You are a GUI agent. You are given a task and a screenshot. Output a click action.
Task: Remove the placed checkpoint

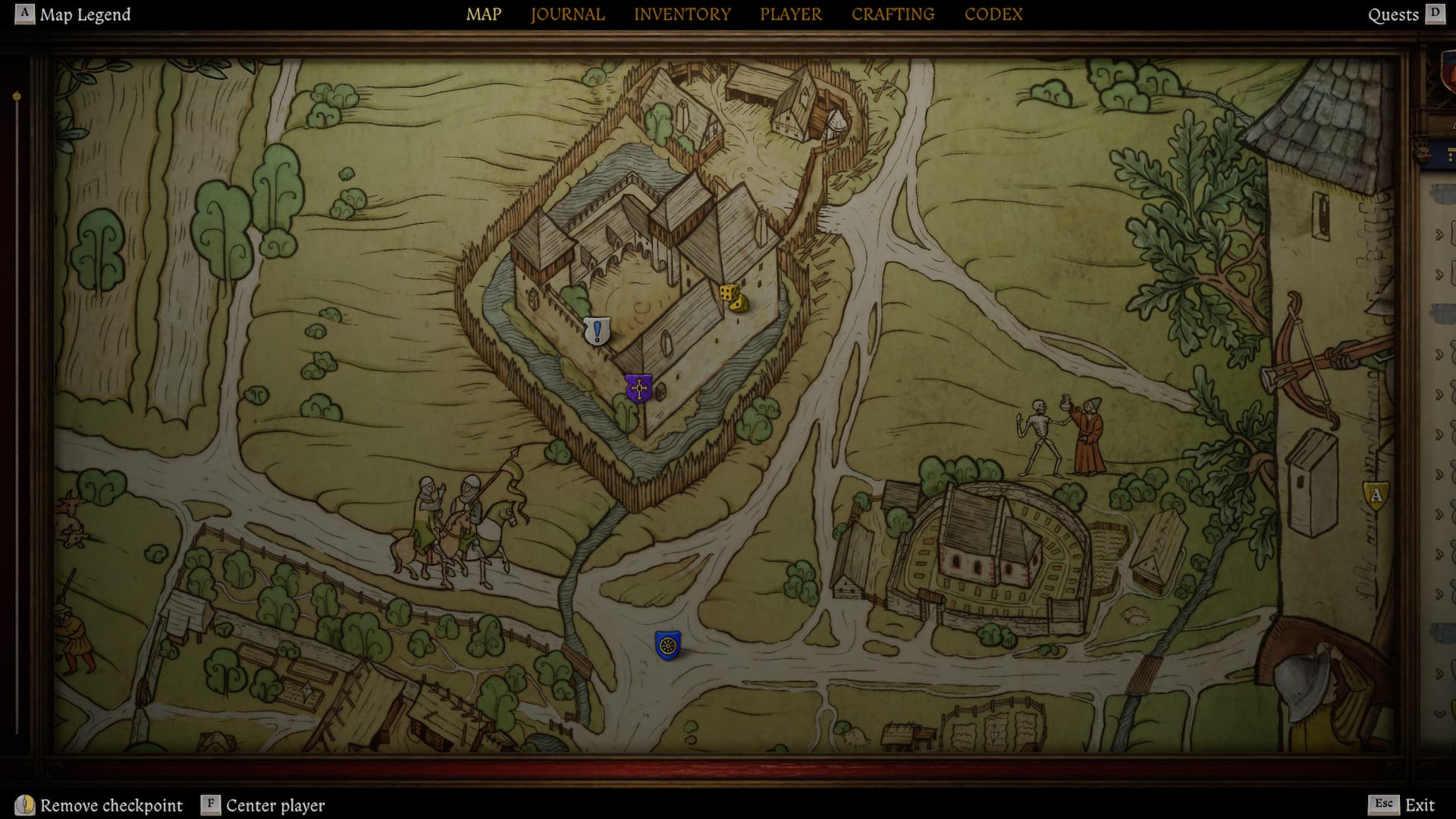tap(100, 805)
